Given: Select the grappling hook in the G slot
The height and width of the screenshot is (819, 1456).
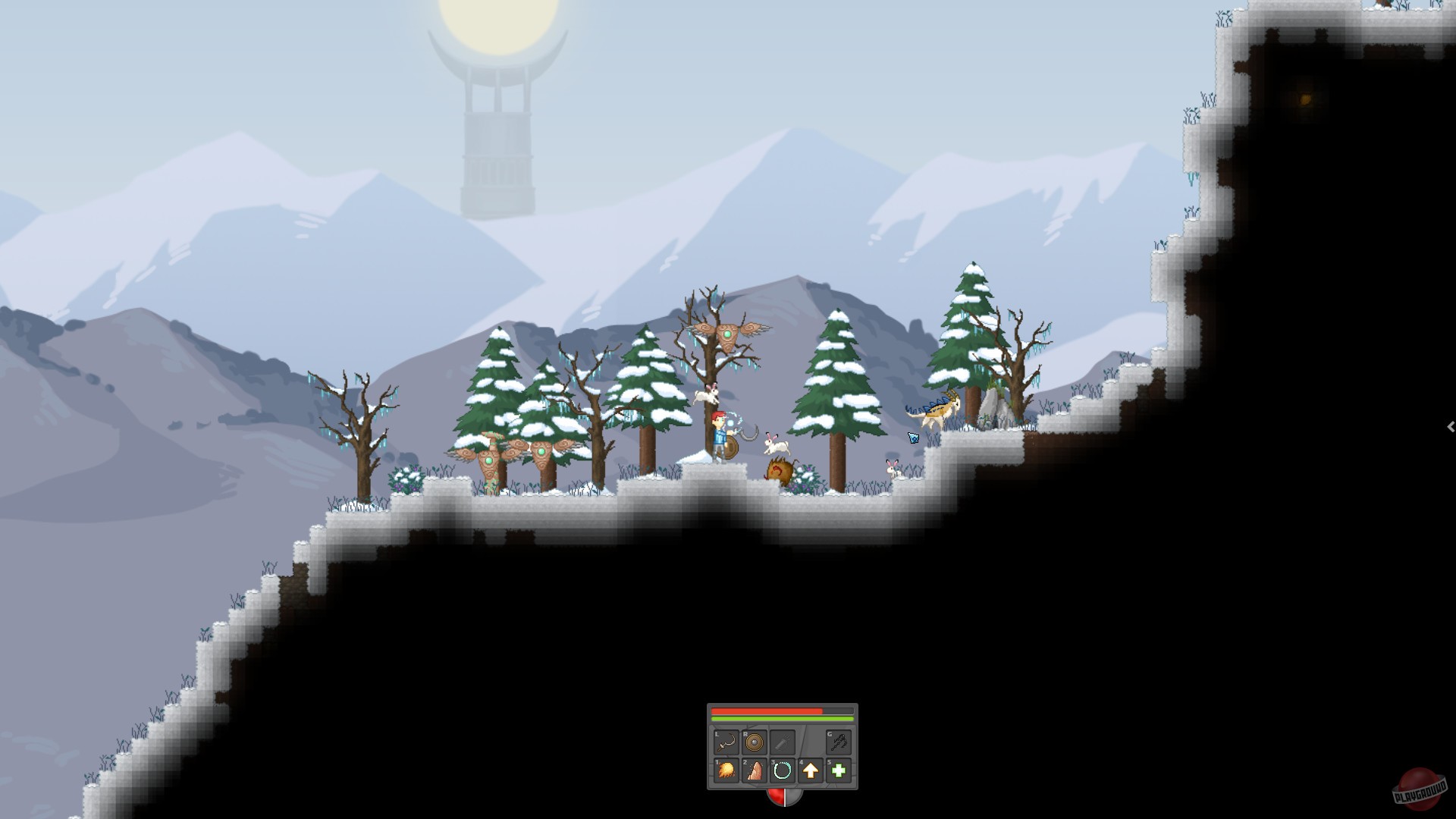Looking at the screenshot, I should 838,742.
